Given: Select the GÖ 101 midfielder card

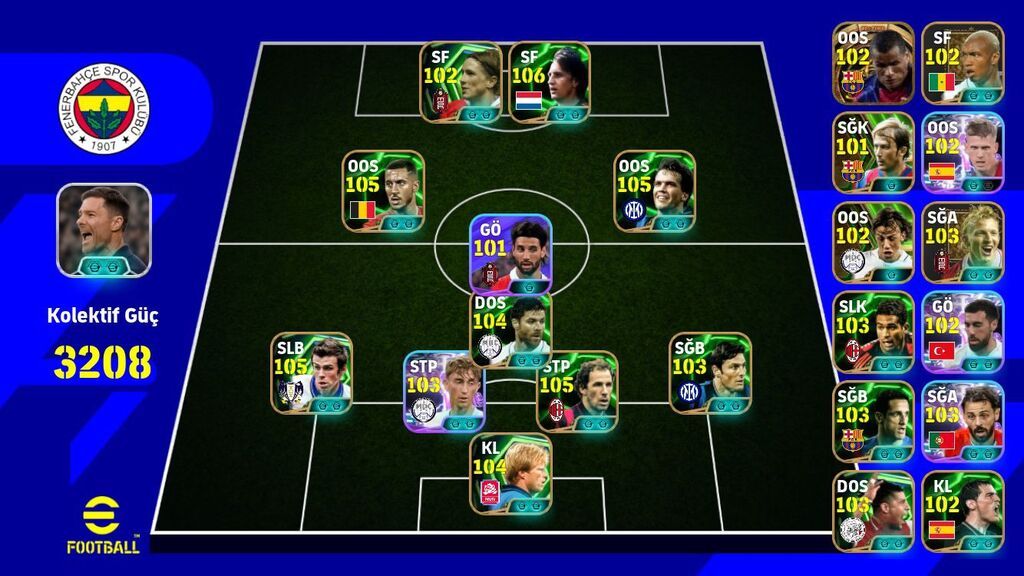Looking at the screenshot, I should tap(511, 253).
